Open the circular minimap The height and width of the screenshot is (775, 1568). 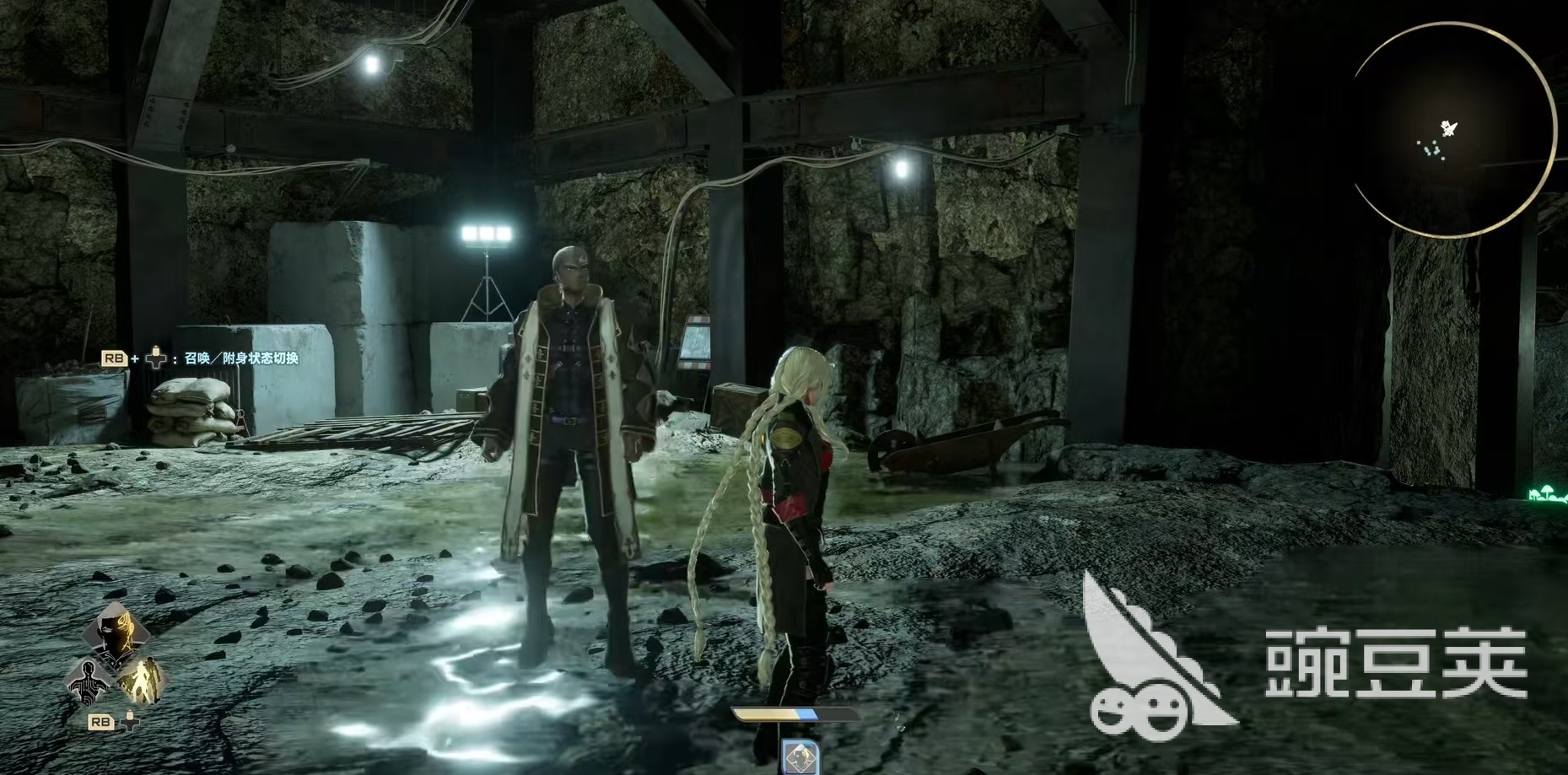point(1452,131)
